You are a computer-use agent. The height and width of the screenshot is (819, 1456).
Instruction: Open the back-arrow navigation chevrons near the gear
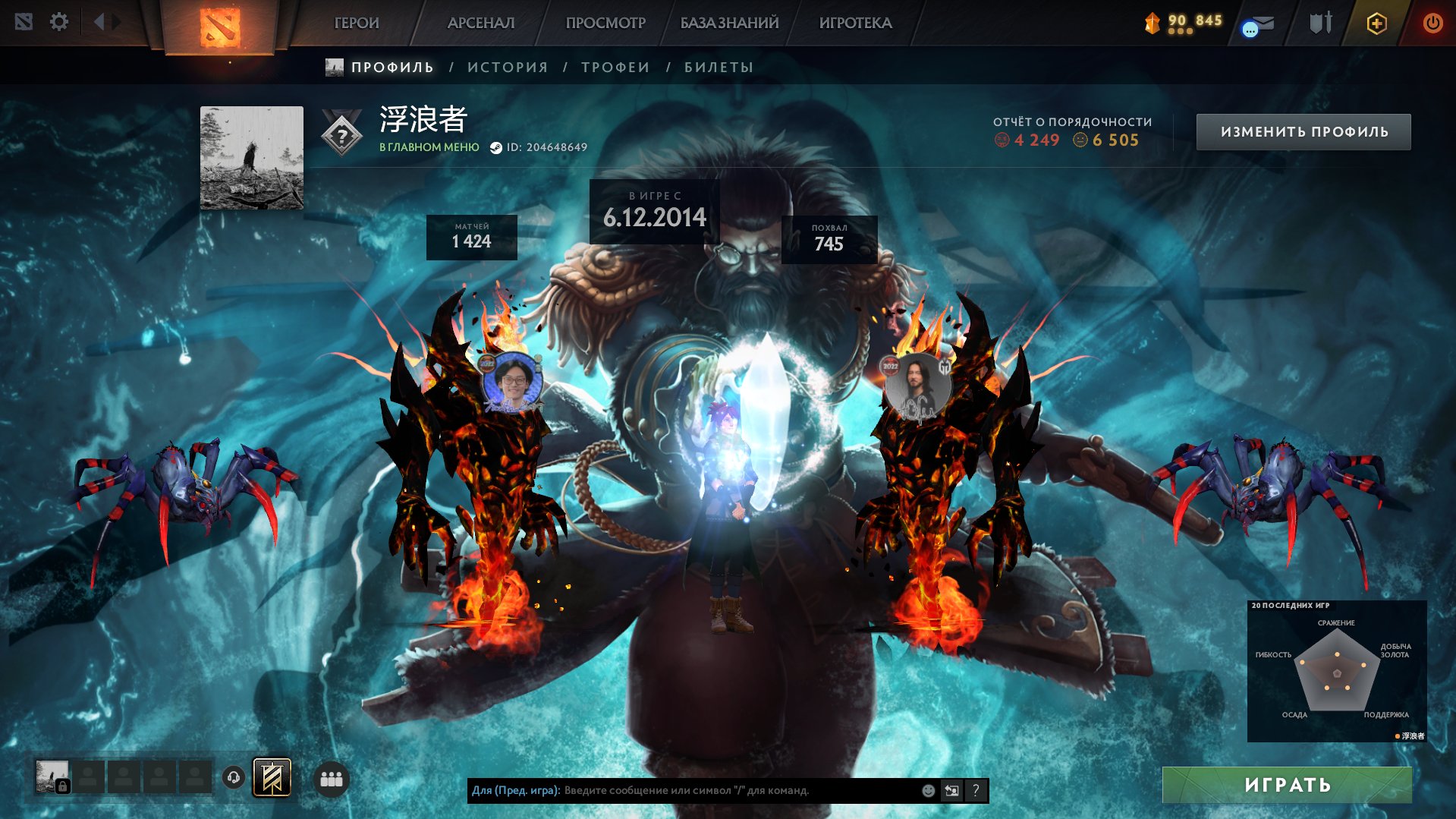click(99, 21)
